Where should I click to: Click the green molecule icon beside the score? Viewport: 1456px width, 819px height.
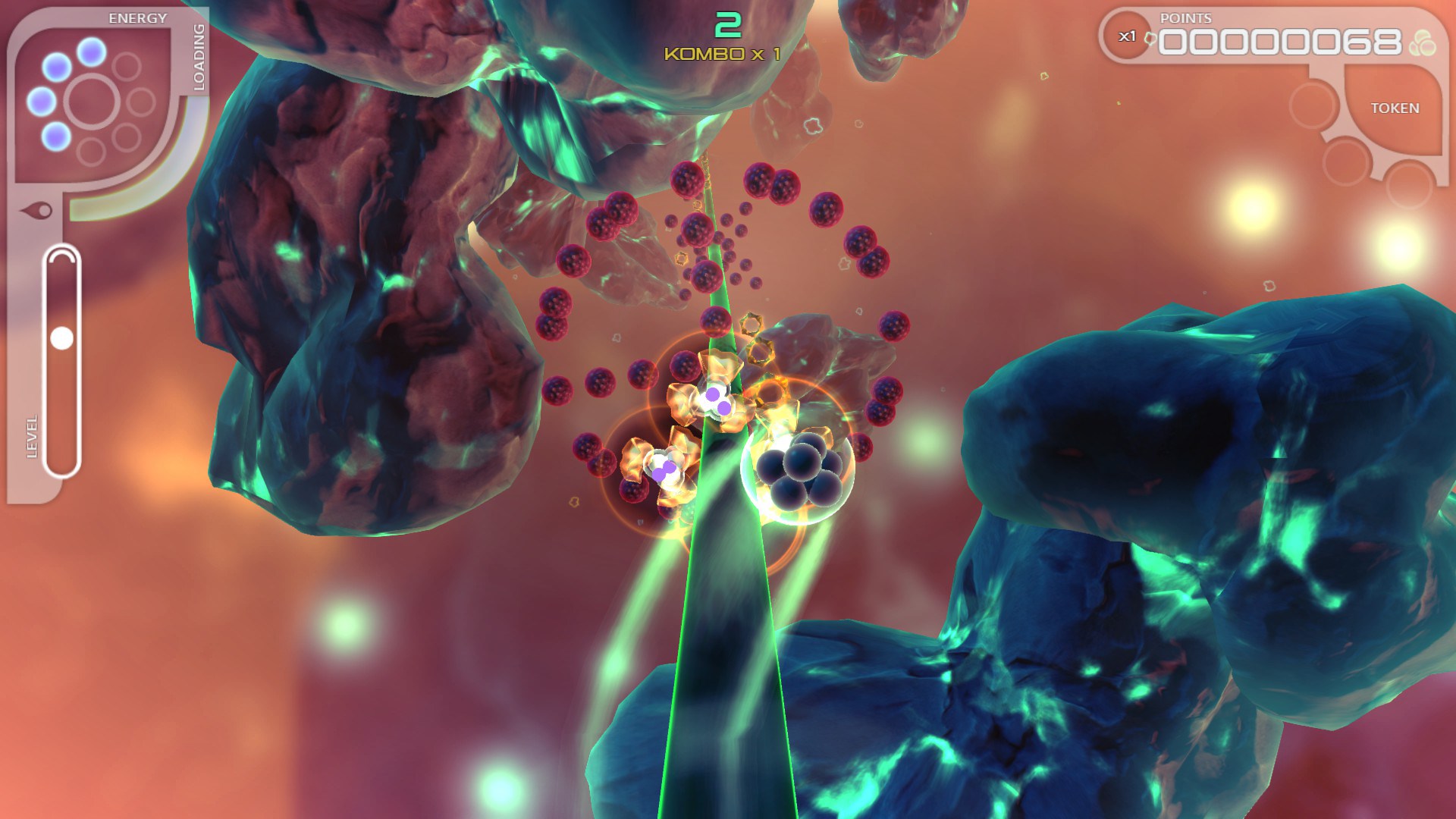[x=1423, y=41]
